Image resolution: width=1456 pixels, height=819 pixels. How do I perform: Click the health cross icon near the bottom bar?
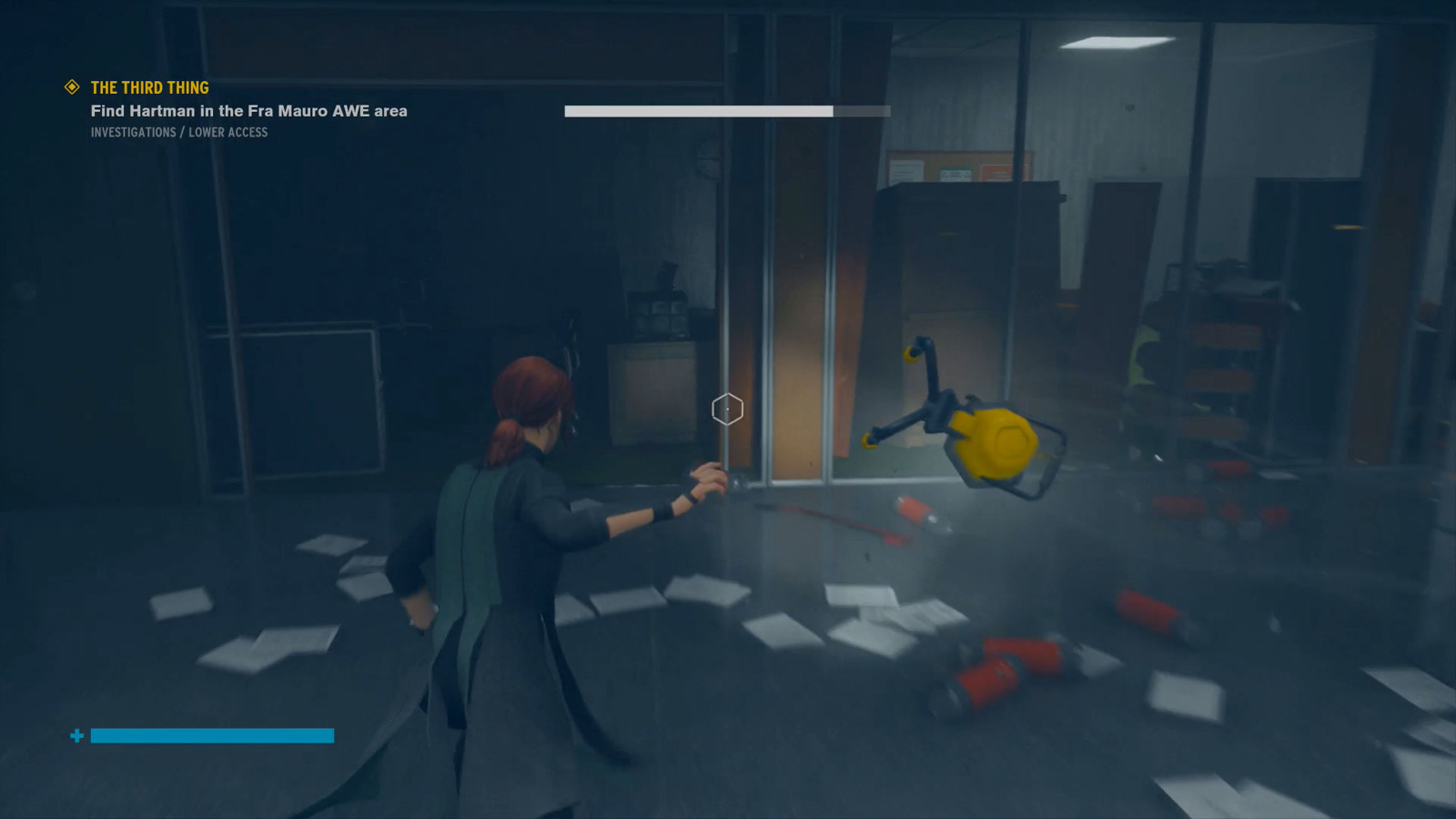point(76,735)
